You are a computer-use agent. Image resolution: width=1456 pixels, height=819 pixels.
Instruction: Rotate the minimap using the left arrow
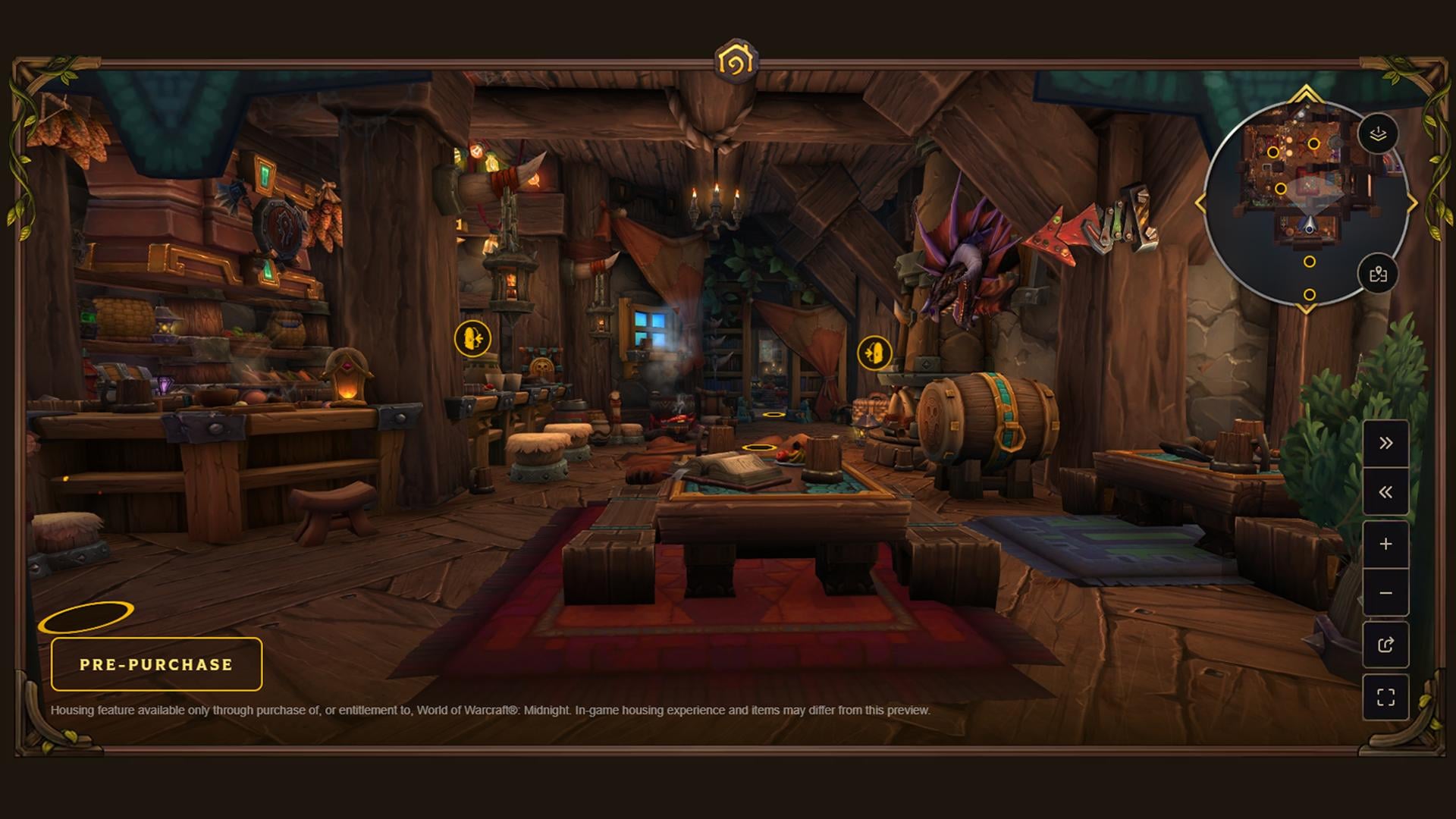click(1200, 203)
